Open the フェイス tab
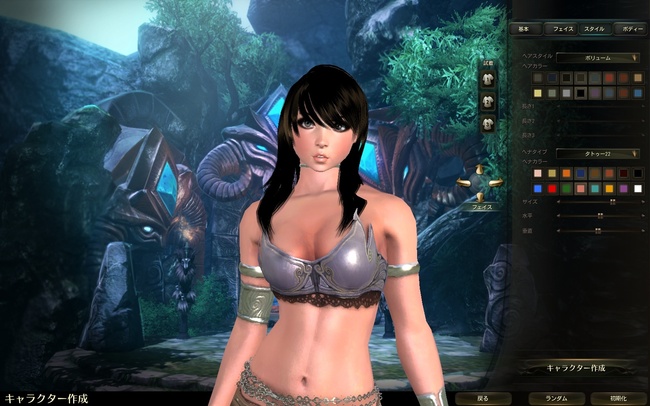 (x=561, y=30)
